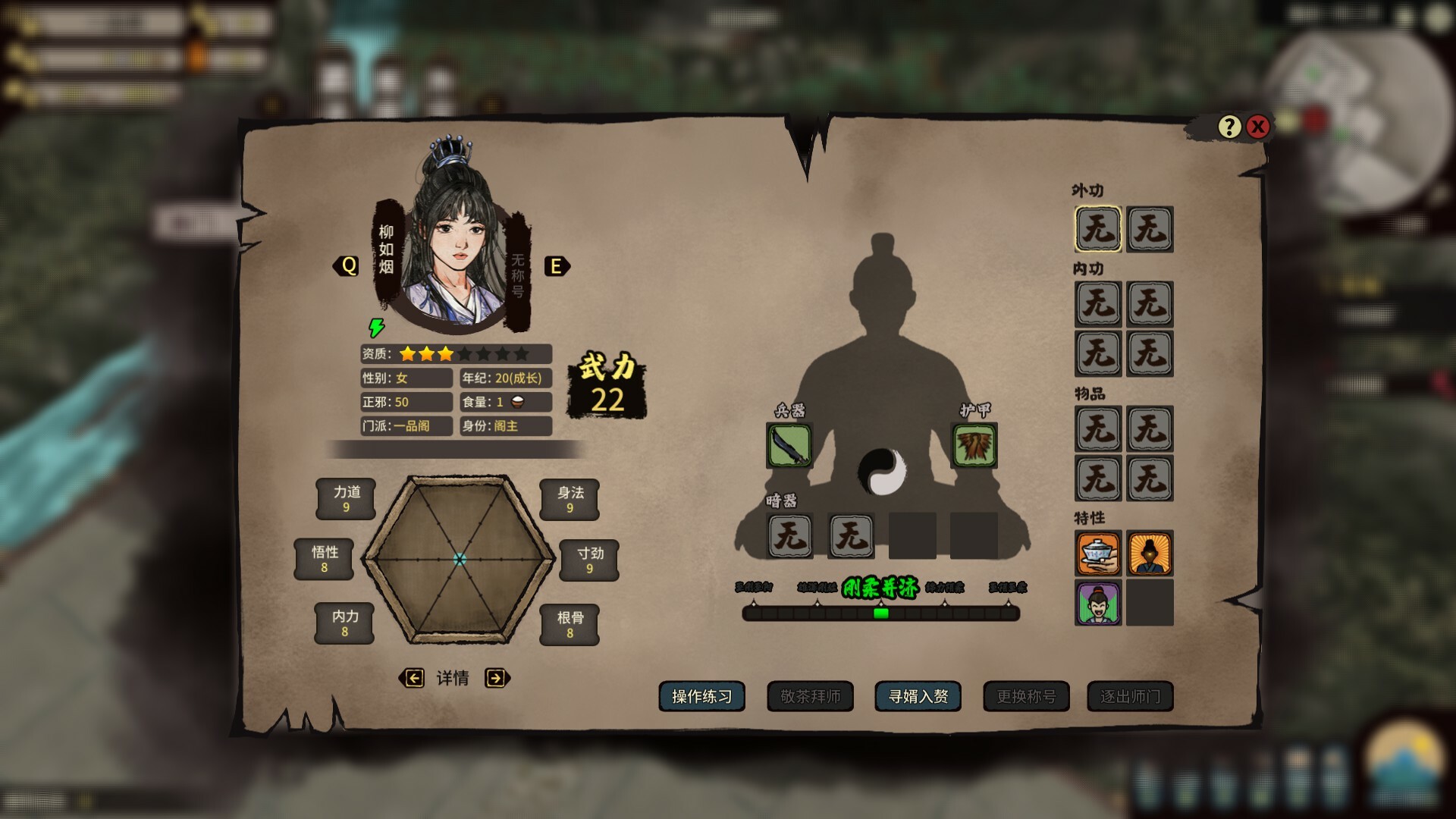Open the help question mark icon

[x=1228, y=127]
